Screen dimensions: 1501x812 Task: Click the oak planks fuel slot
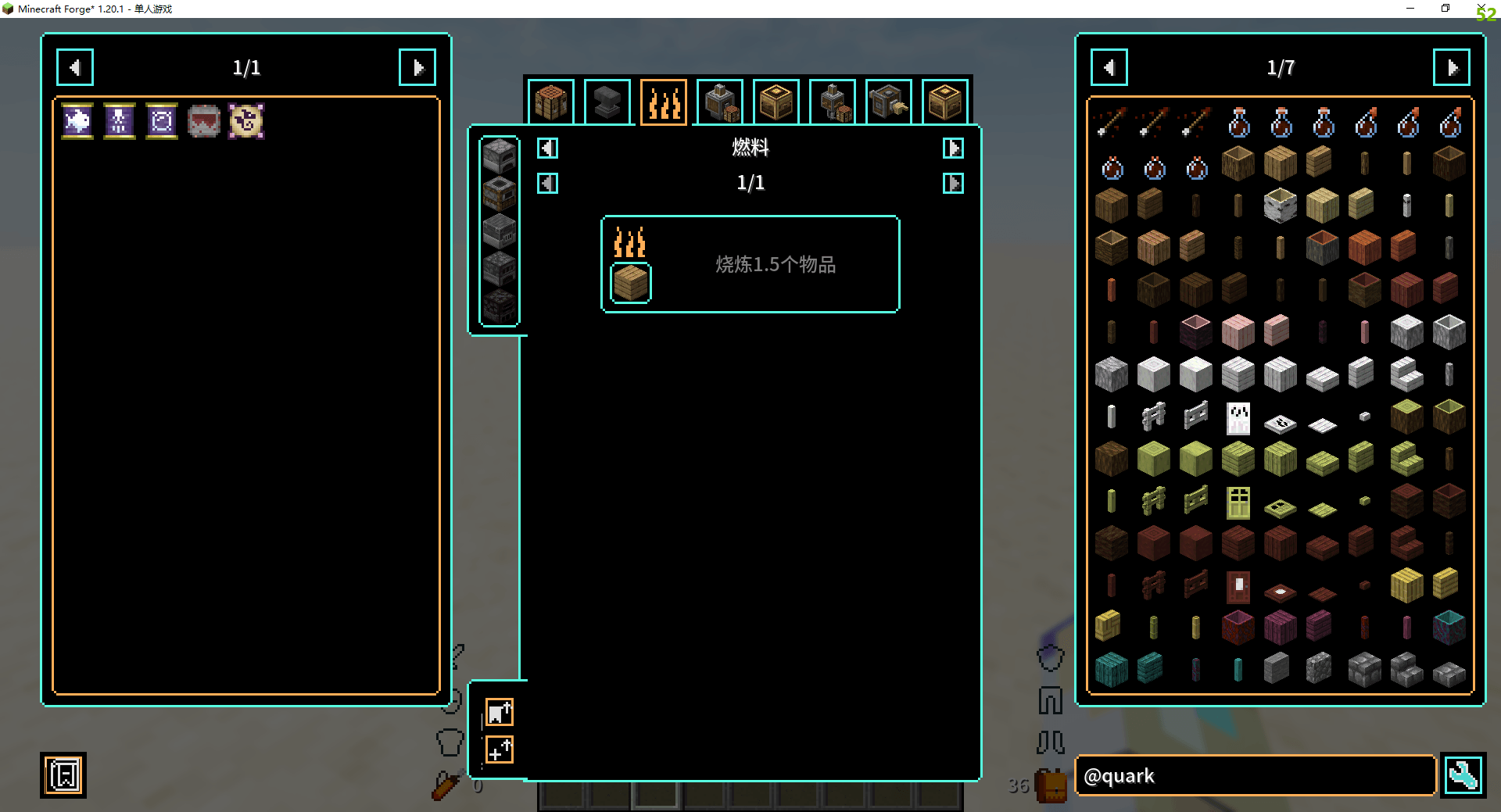click(630, 283)
